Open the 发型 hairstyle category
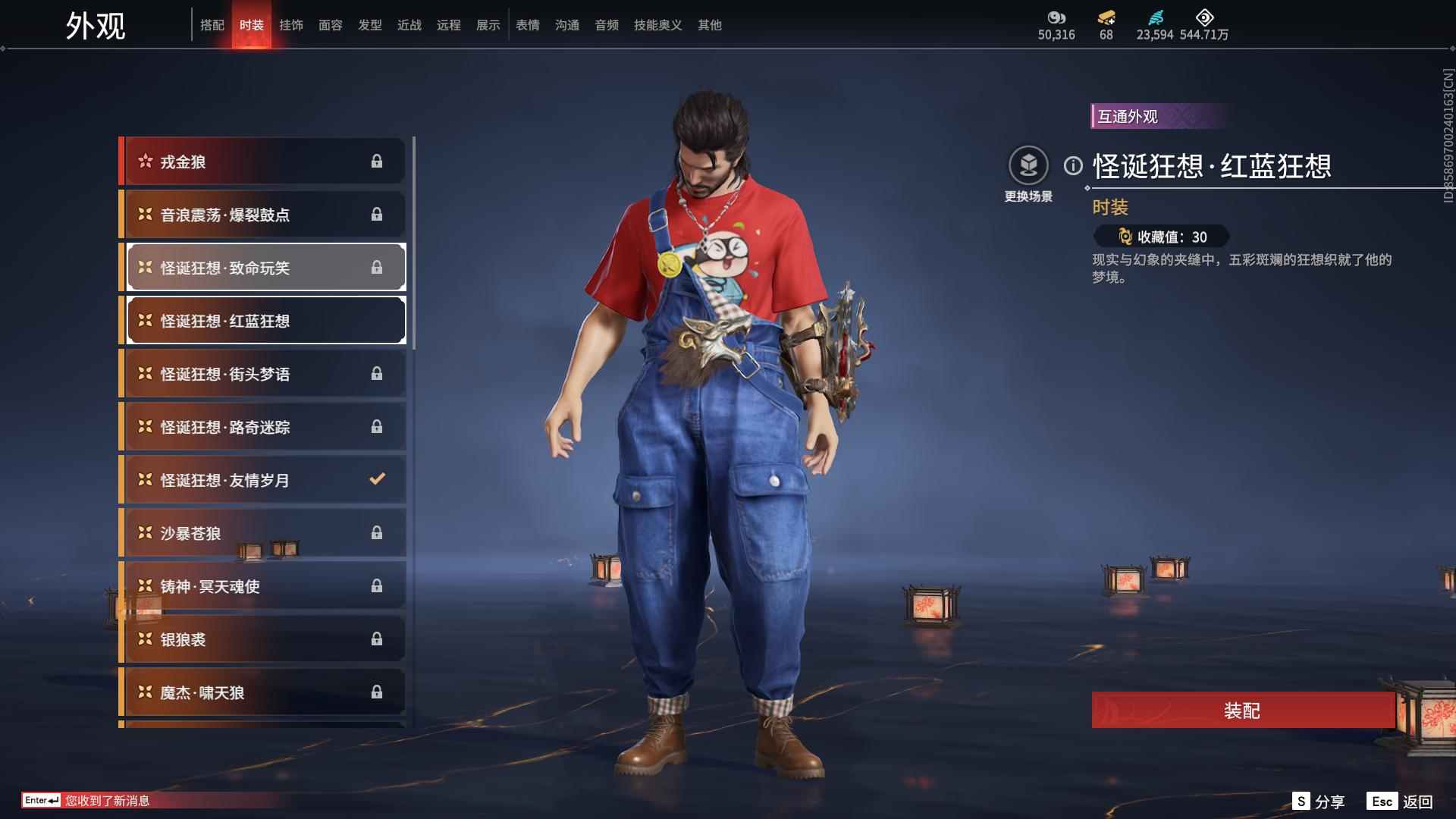Screen dimensions: 1456x819 tap(369, 24)
